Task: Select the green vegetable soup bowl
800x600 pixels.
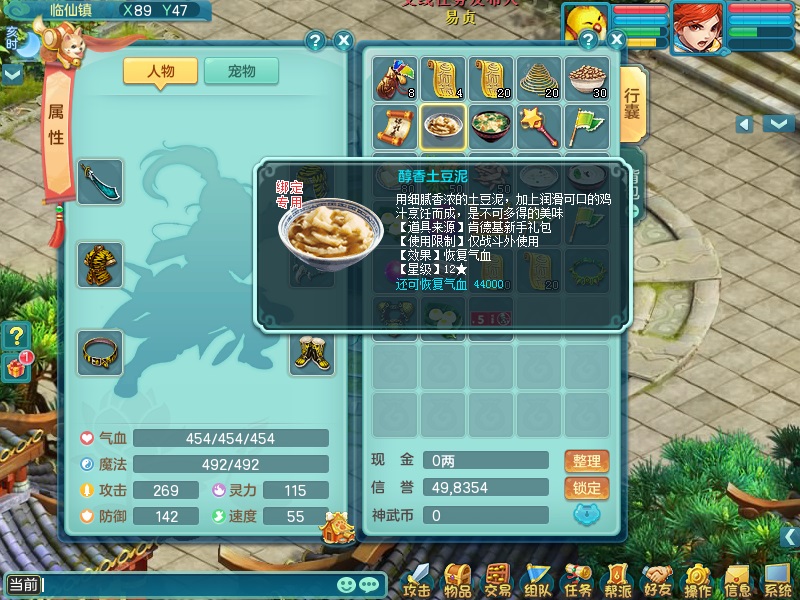Action: 490,126
